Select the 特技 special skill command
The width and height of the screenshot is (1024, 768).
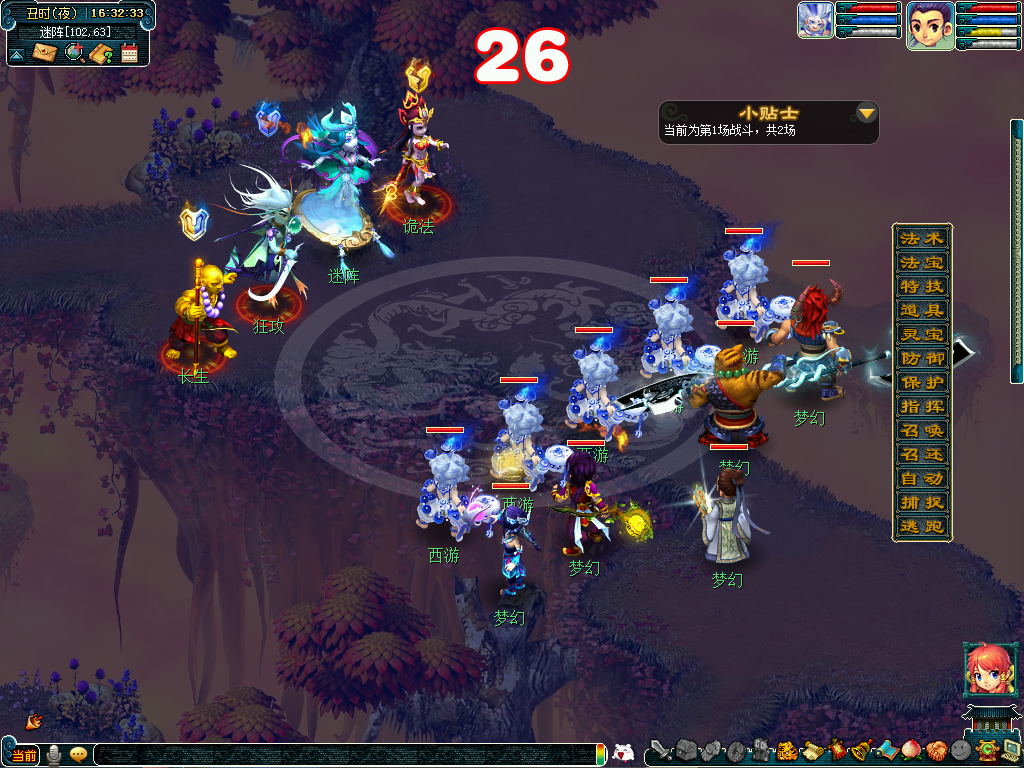pyautogui.click(x=921, y=287)
